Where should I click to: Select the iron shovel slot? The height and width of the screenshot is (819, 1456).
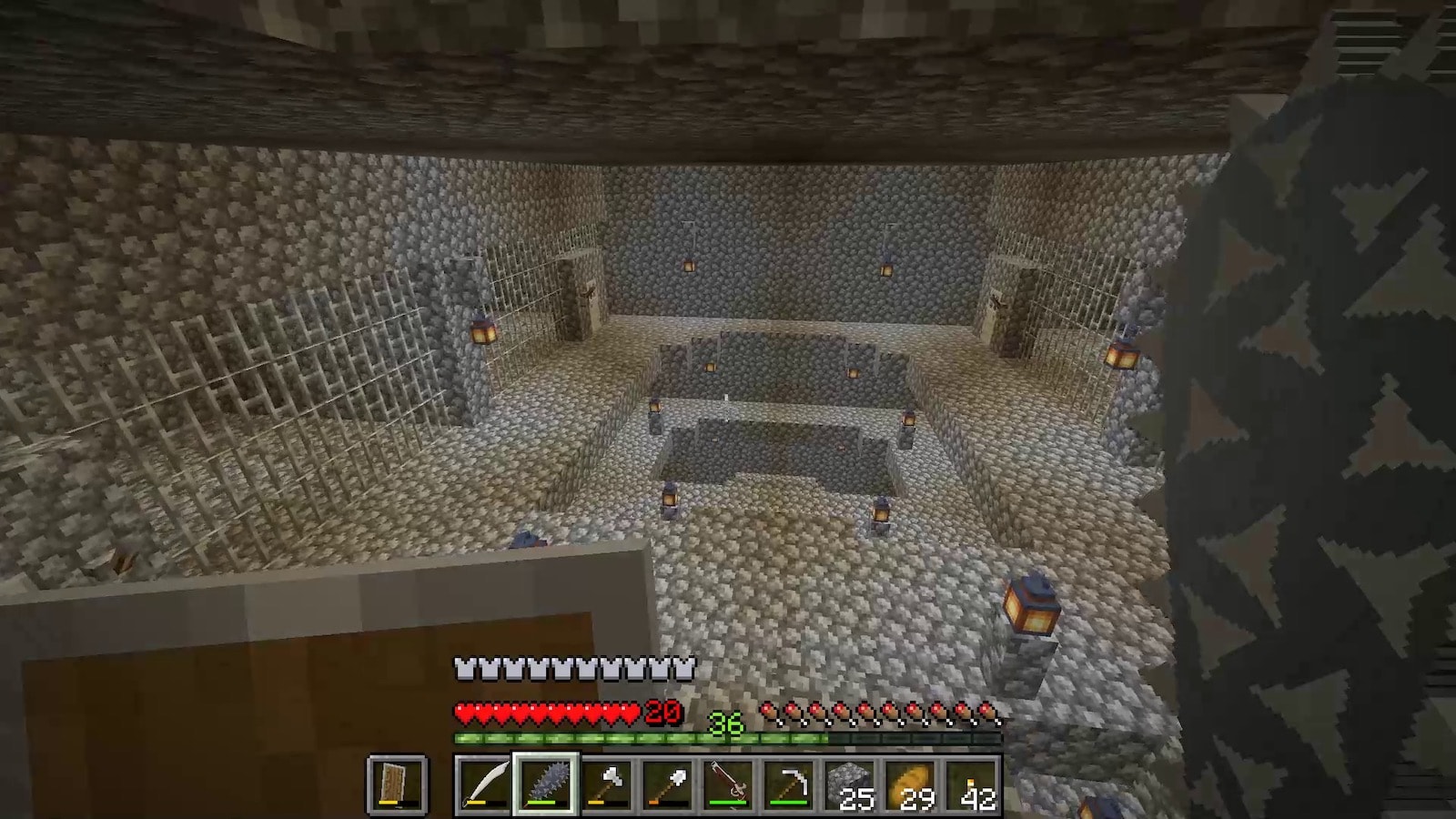(x=667, y=784)
